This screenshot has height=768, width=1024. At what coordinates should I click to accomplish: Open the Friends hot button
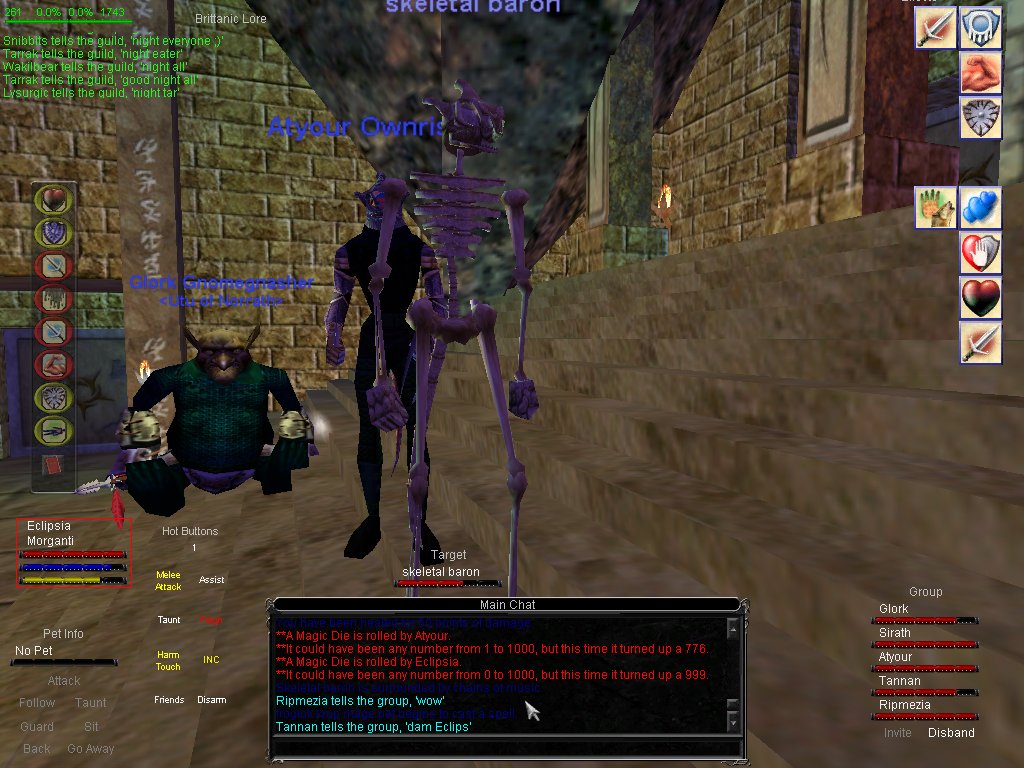pos(169,700)
